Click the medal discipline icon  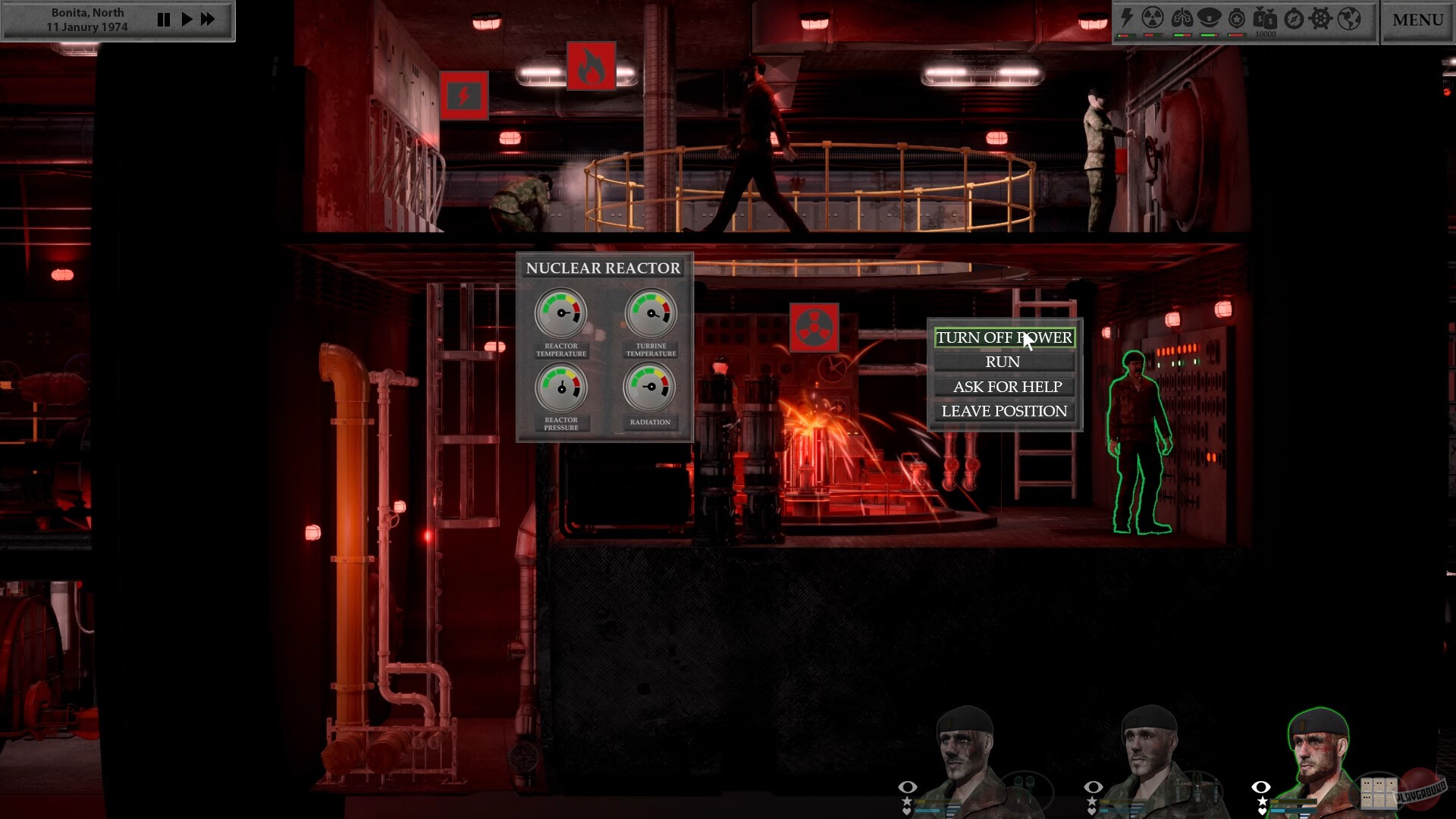(x=1236, y=18)
